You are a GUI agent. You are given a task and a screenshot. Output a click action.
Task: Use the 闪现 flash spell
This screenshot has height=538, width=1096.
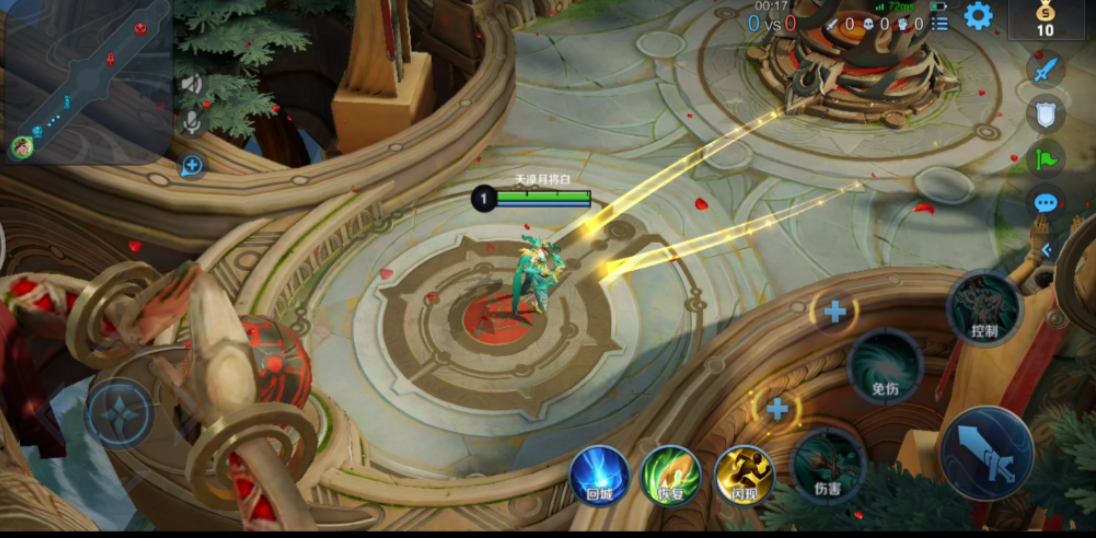coord(744,475)
